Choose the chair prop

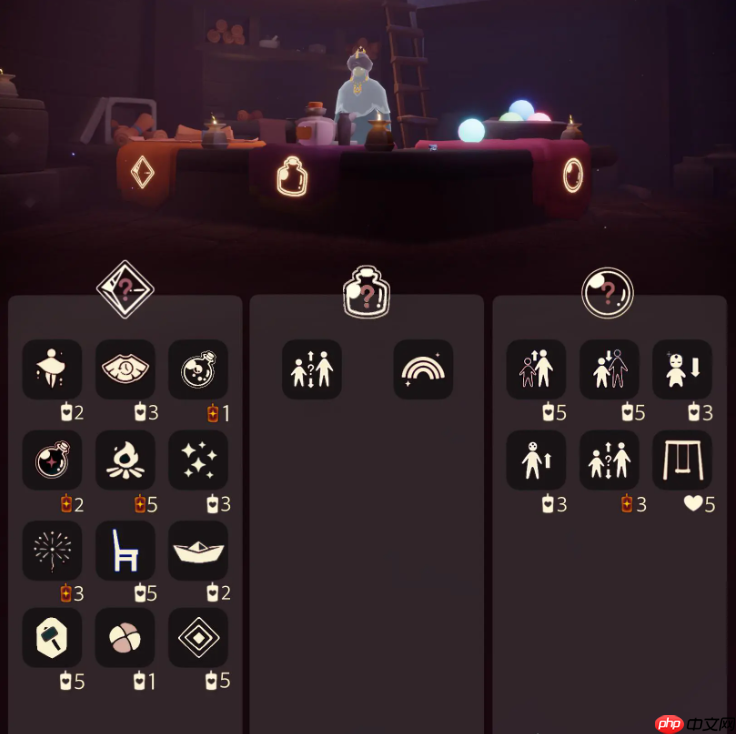tap(125, 550)
